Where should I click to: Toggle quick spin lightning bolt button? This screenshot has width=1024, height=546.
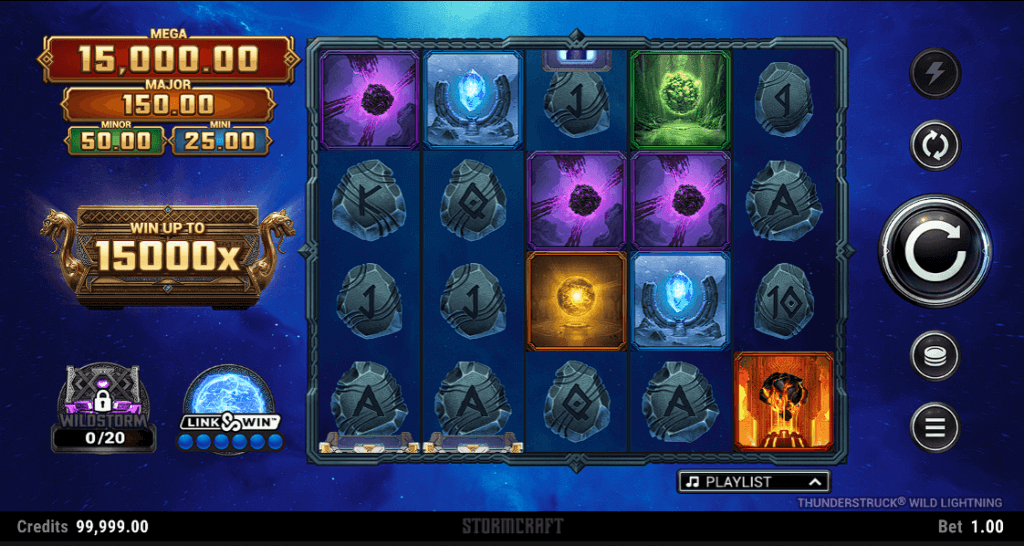point(935,73)
